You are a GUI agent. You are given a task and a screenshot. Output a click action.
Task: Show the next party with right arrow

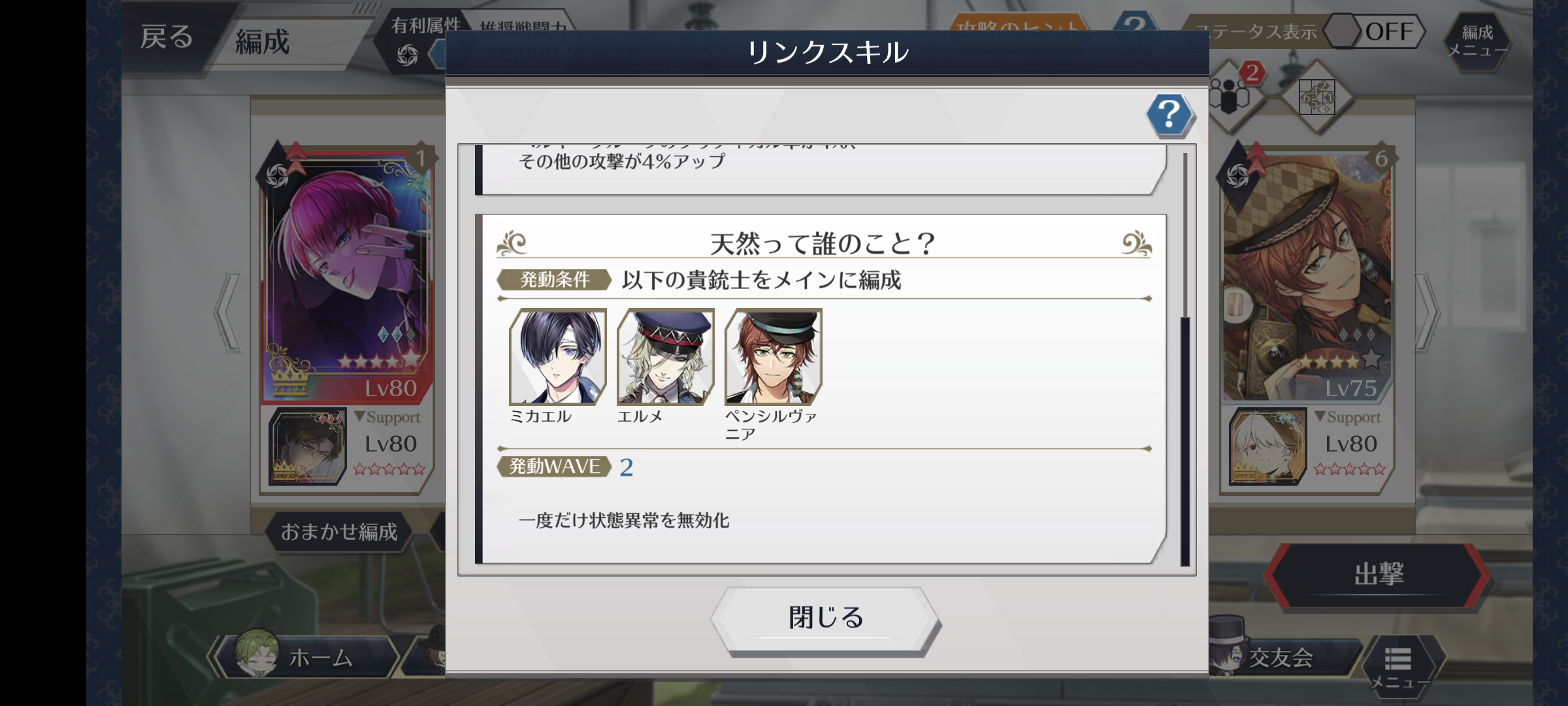point(1427,312)
